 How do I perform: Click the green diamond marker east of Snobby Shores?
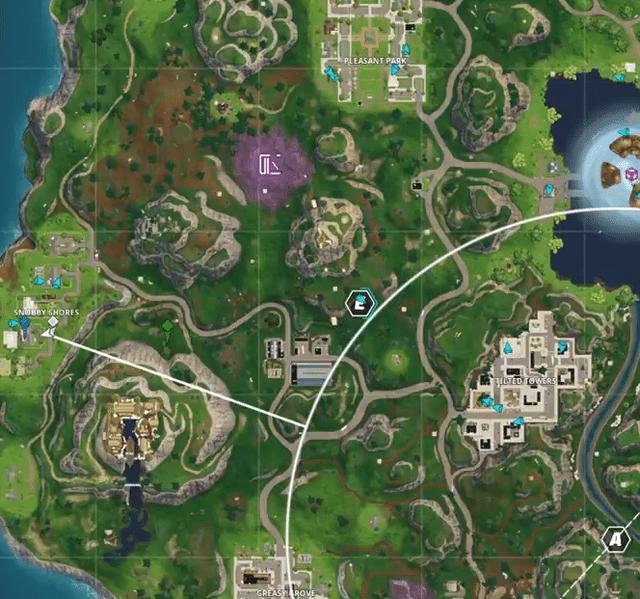click(x=167, y=325)
